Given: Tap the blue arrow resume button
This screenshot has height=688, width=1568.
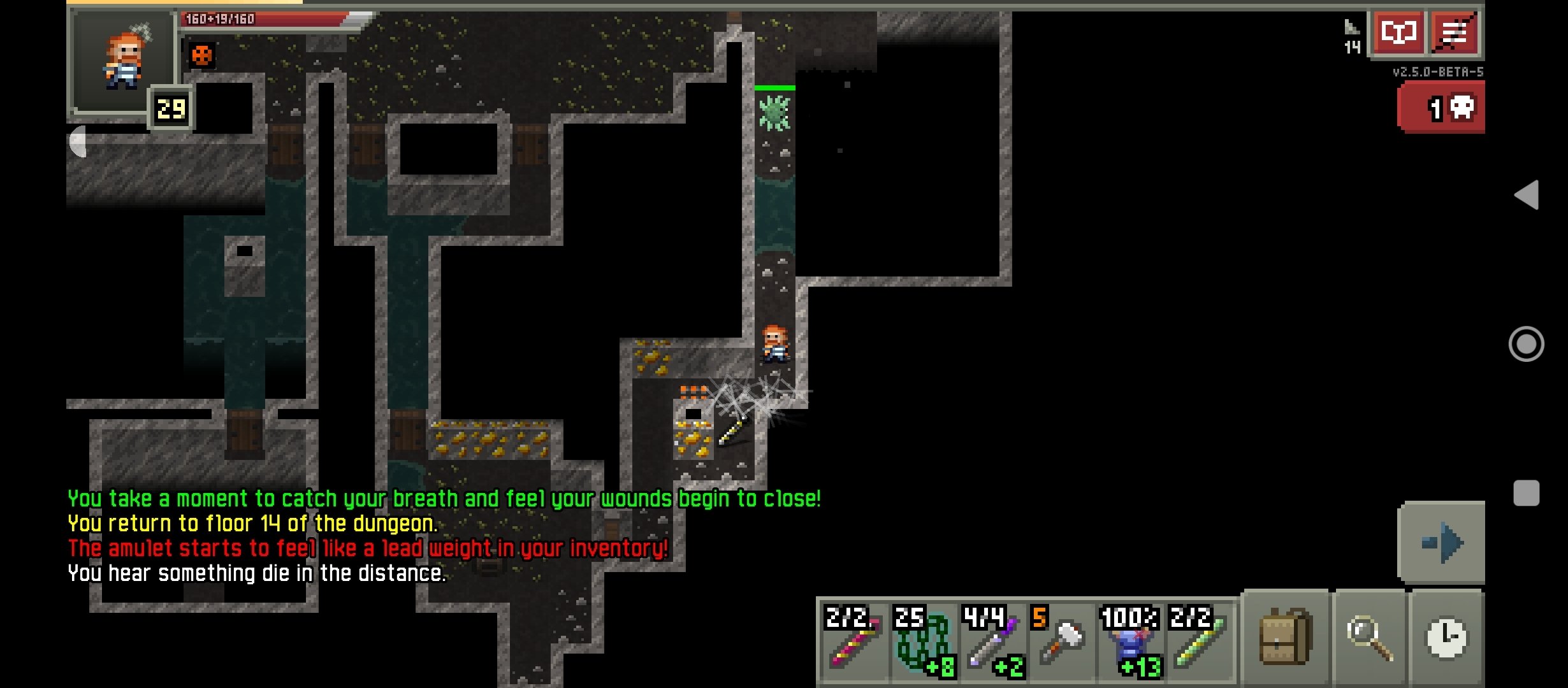Looking at the screenshot, I should (x=1442, y=543).
